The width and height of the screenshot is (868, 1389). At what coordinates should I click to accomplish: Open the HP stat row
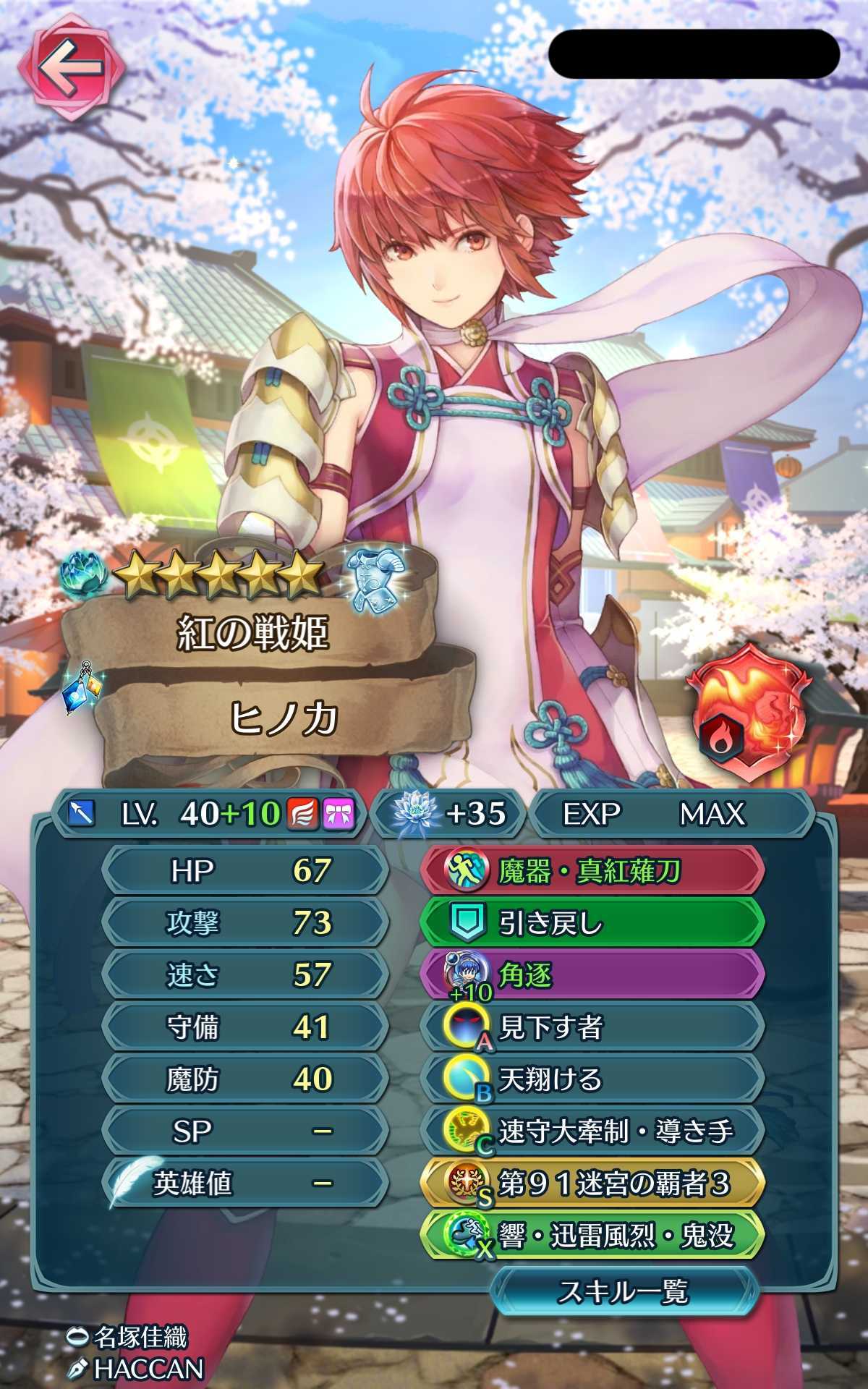244,871
